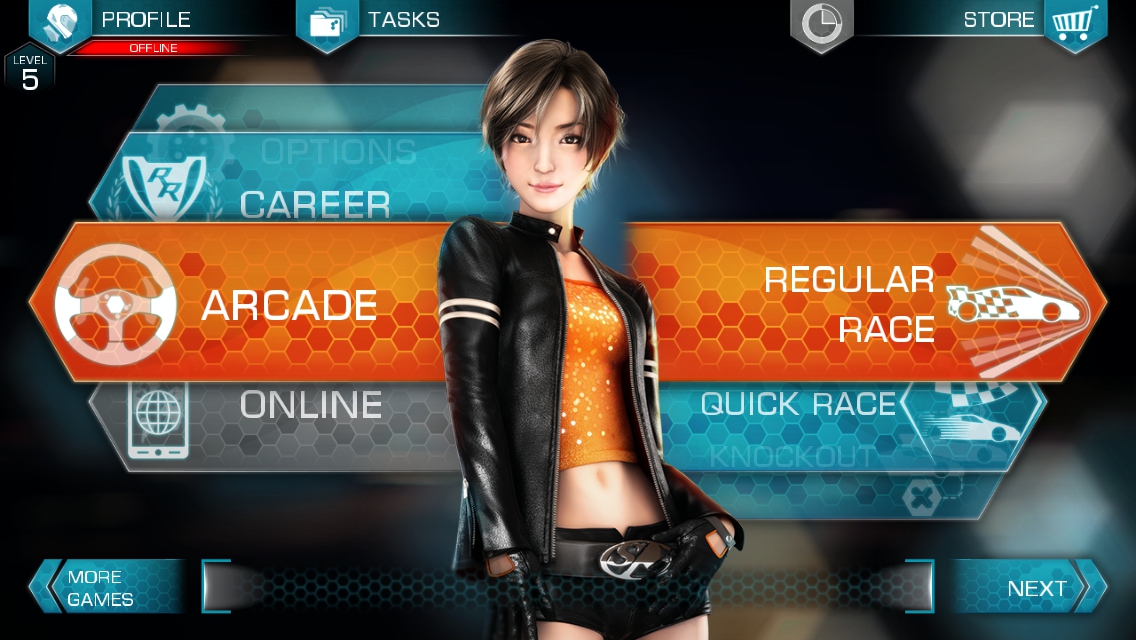Select the Options menu entry
The image size is (1136, 640).
[338, 152]
